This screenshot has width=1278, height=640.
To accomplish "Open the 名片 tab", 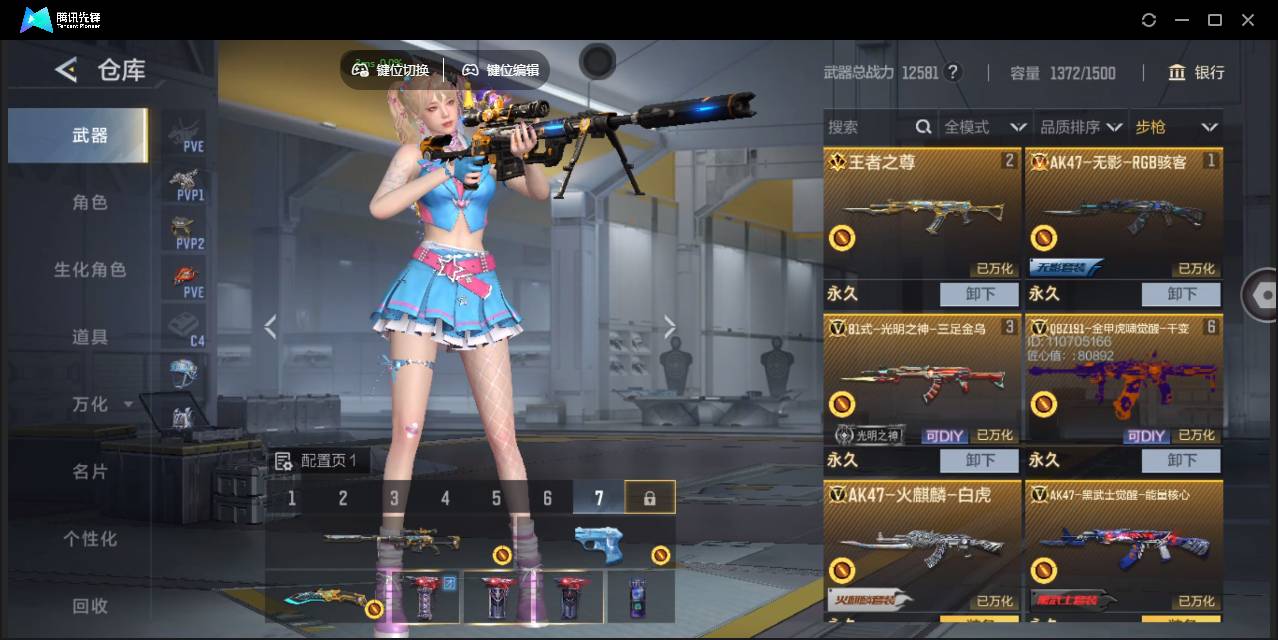I will point(89,471).
